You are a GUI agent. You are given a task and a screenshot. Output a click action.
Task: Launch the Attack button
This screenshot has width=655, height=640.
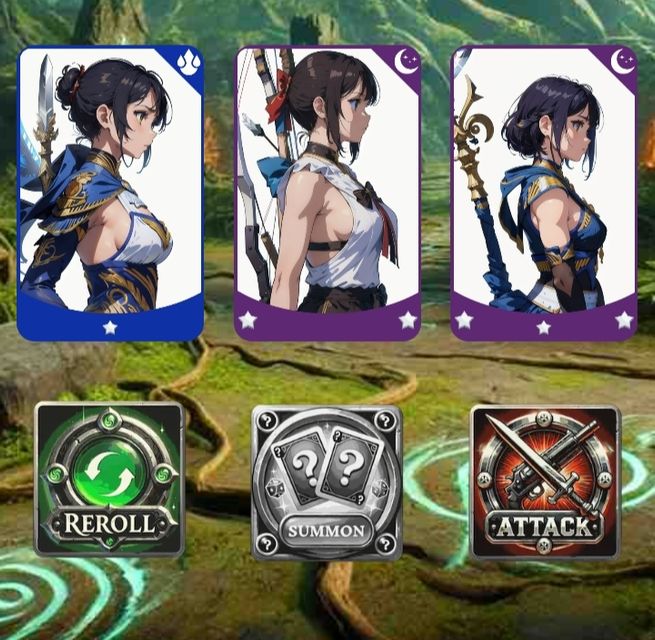545,482
